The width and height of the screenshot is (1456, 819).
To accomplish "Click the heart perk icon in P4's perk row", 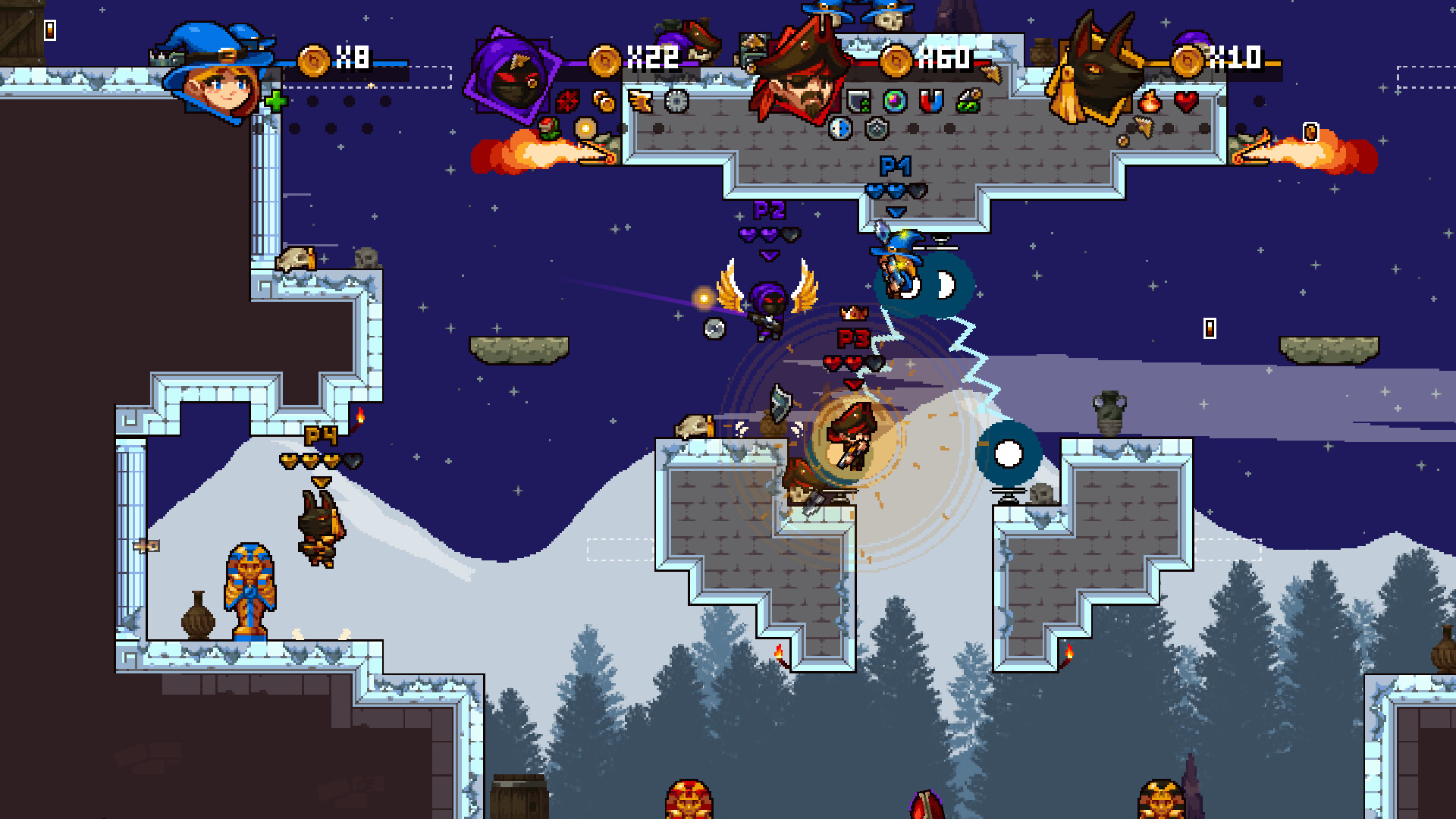I will (1187, 101).
